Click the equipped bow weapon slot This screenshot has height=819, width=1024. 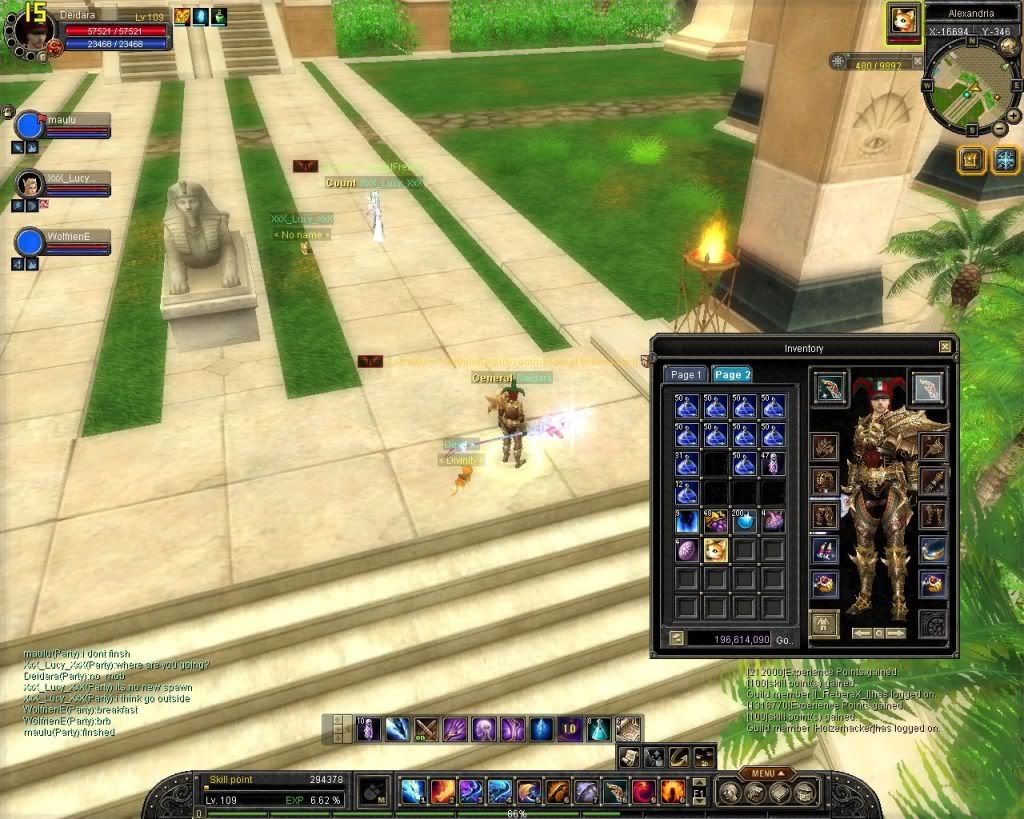pos(831,388)
